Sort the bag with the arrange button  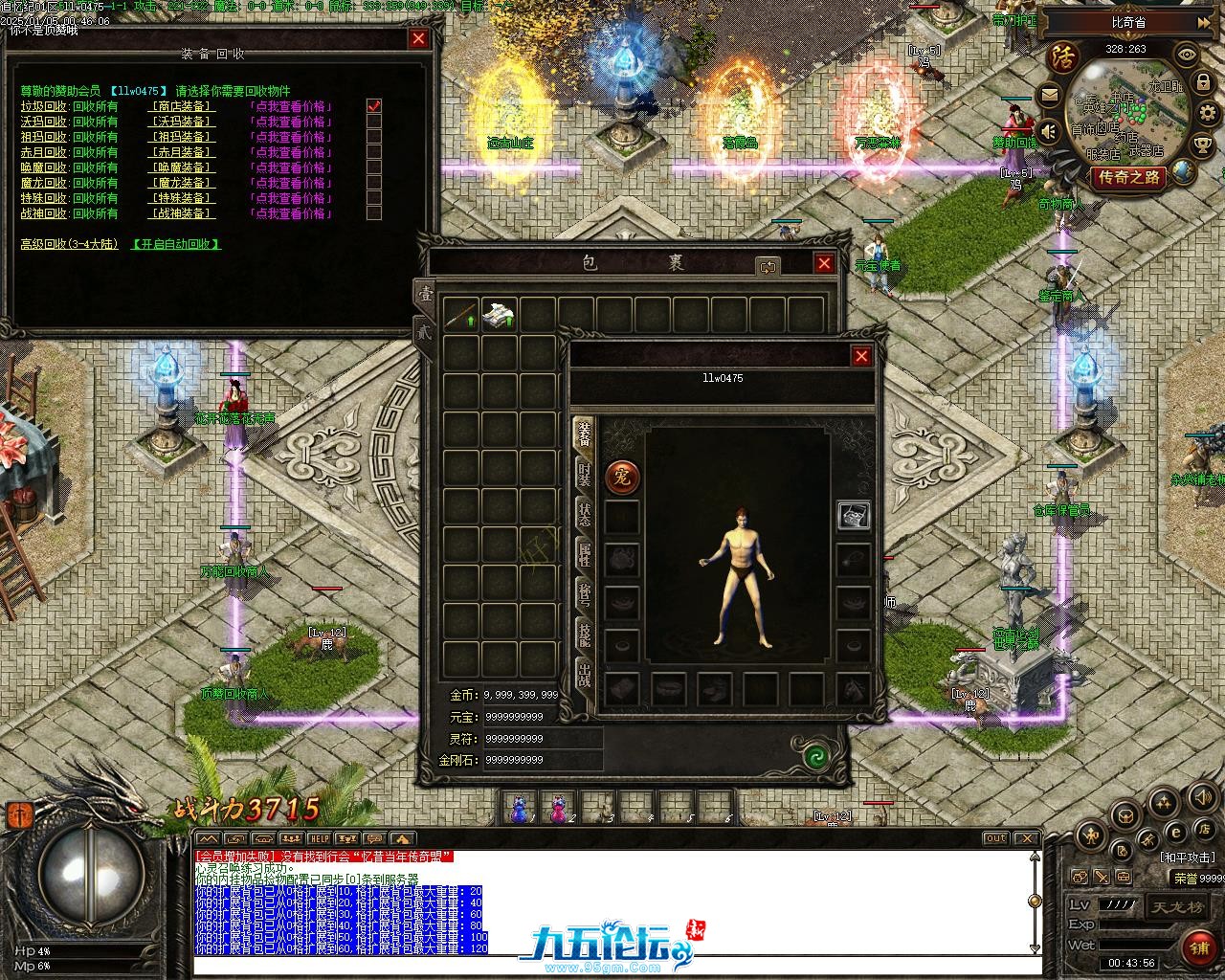coord(768,267)
